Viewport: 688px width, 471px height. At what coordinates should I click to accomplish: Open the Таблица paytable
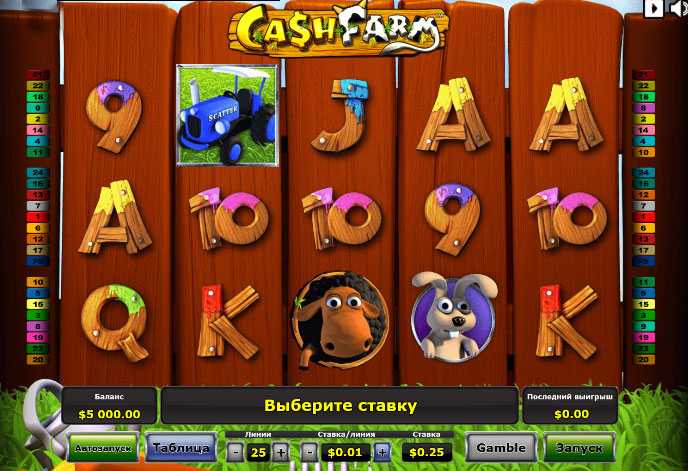181,447
